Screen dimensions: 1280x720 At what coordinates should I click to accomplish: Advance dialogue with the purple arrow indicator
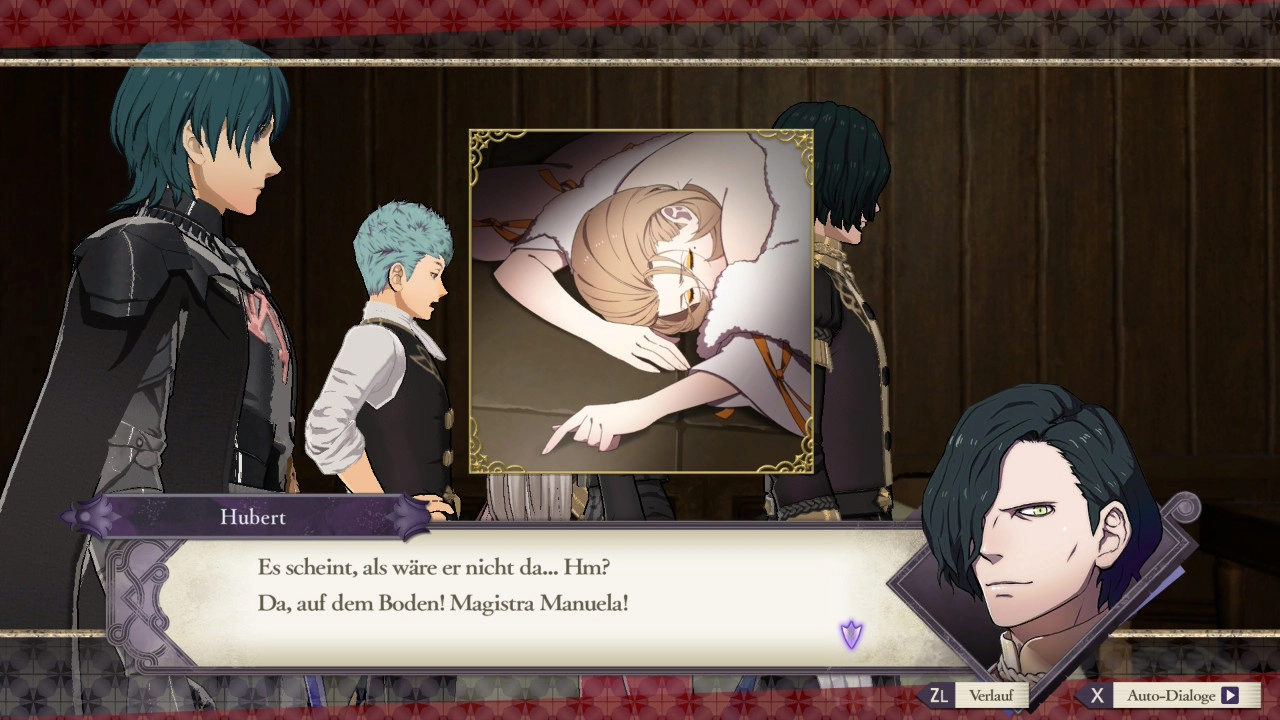point(851,634)
